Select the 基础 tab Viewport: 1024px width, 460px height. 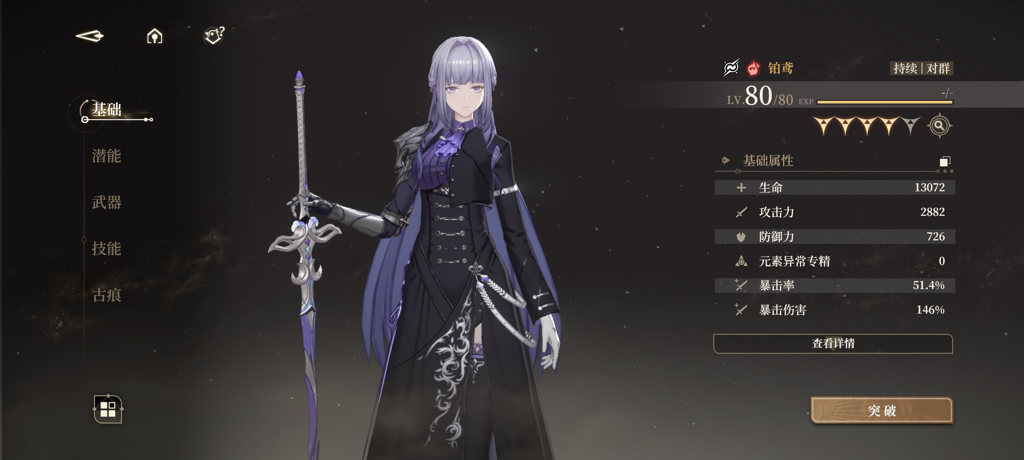click(x=106, y=109)
